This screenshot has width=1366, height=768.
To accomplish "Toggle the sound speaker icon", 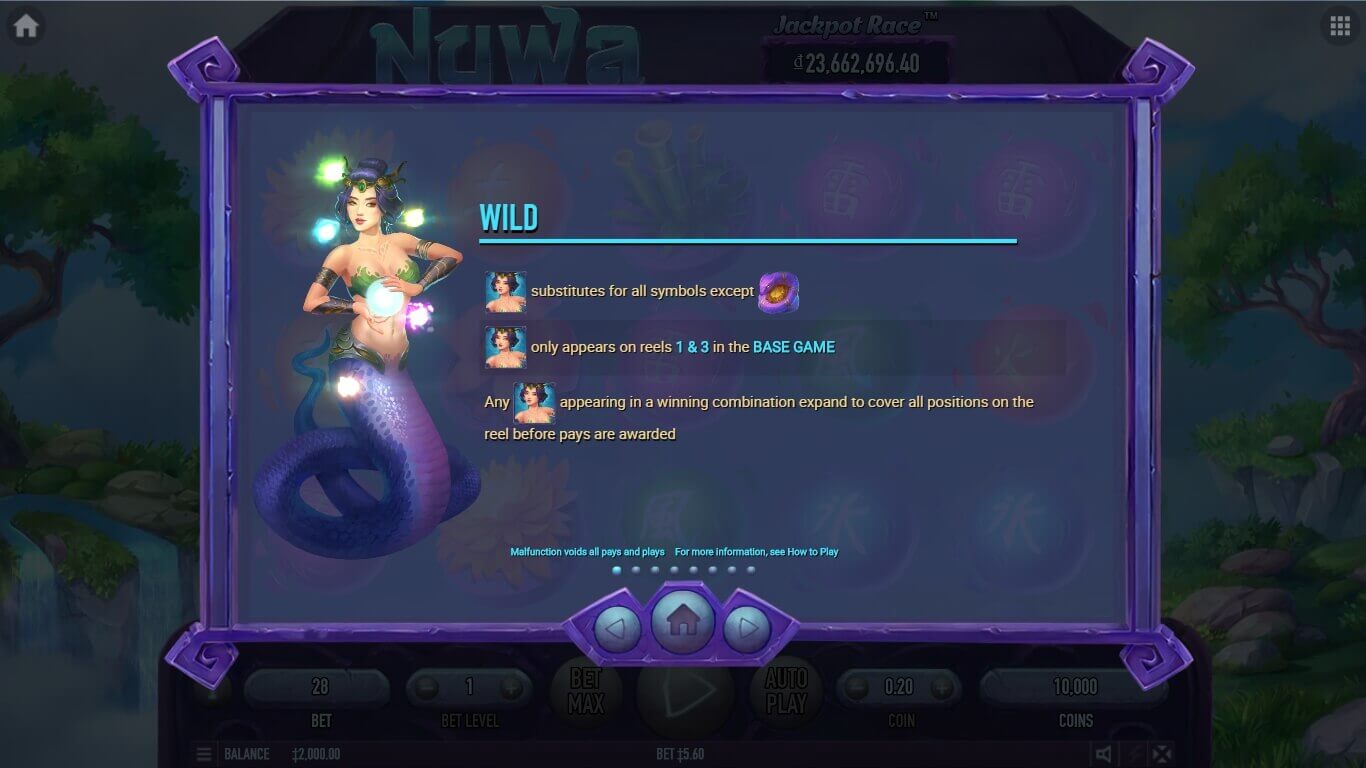I will pos(1103,754).
